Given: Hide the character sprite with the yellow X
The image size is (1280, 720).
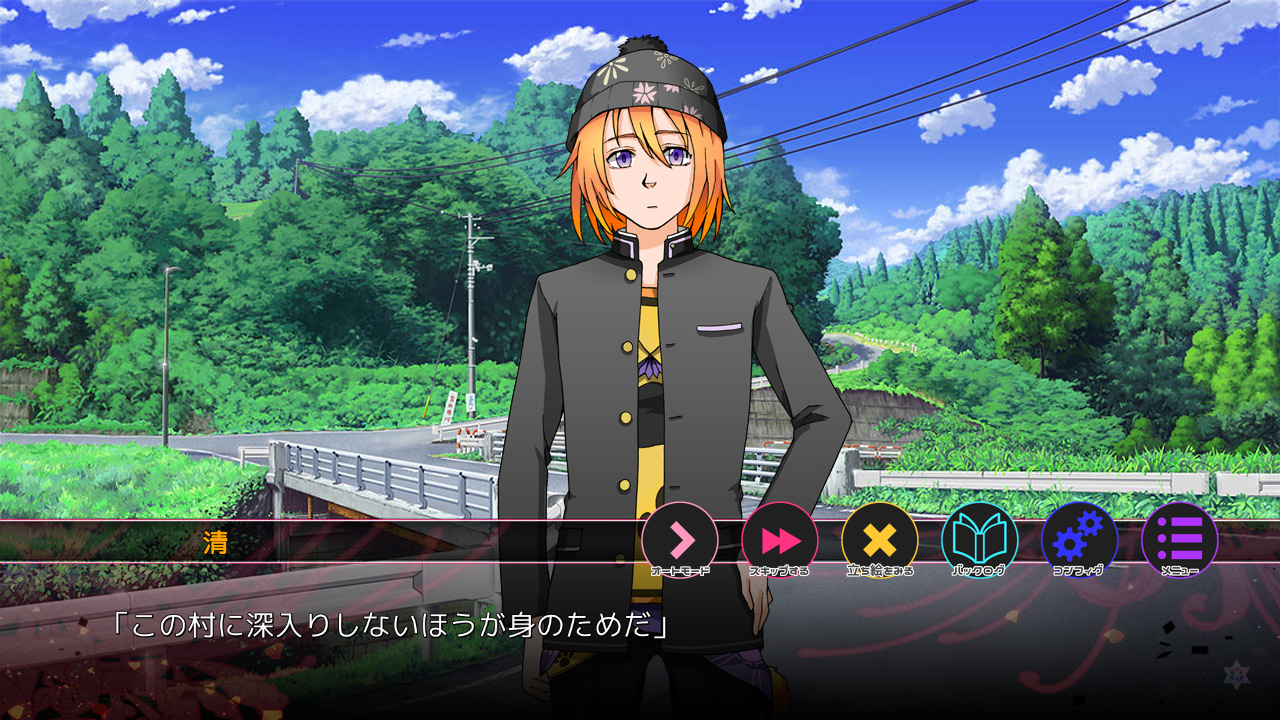Looking at the screenshot, I should [880, 540].
